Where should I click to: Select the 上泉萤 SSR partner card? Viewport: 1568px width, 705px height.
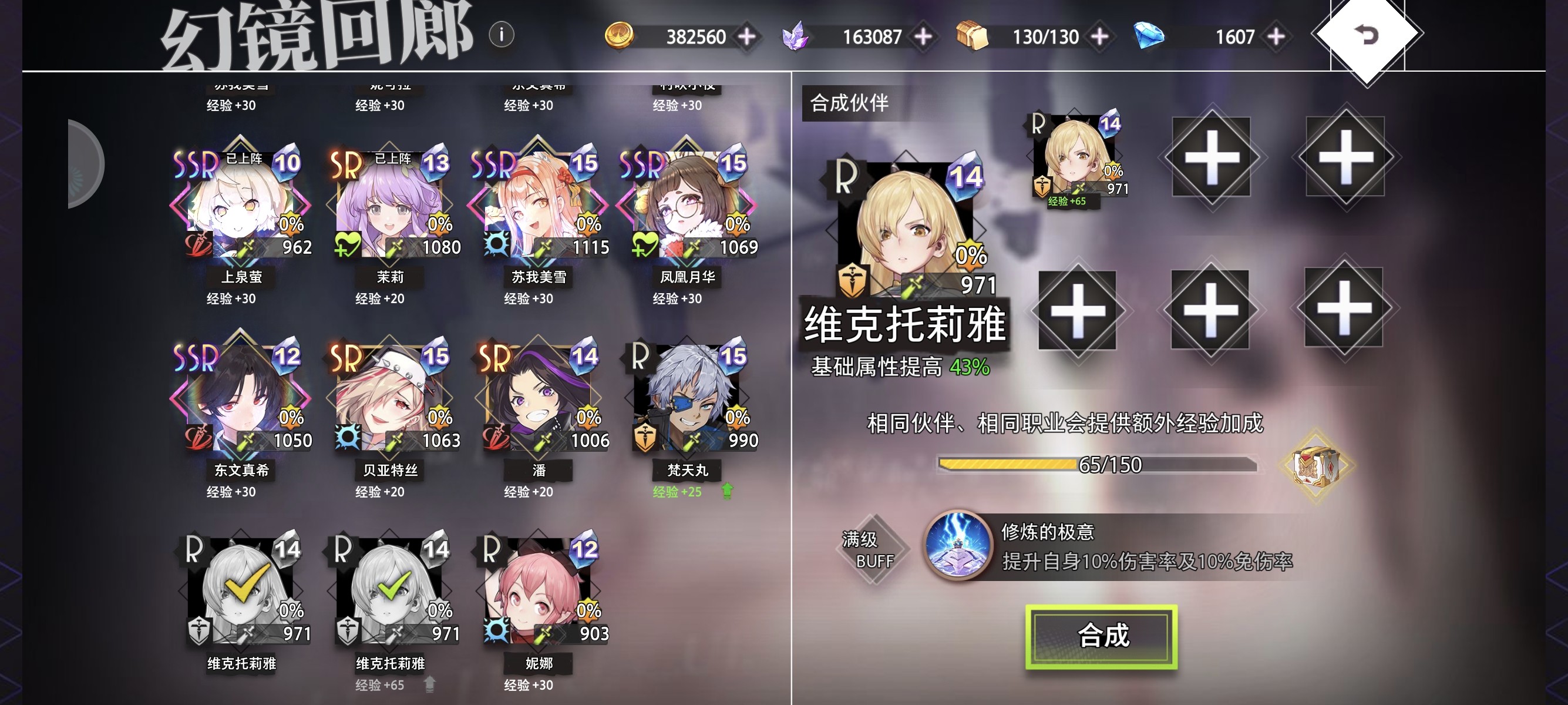click(241, 207)
